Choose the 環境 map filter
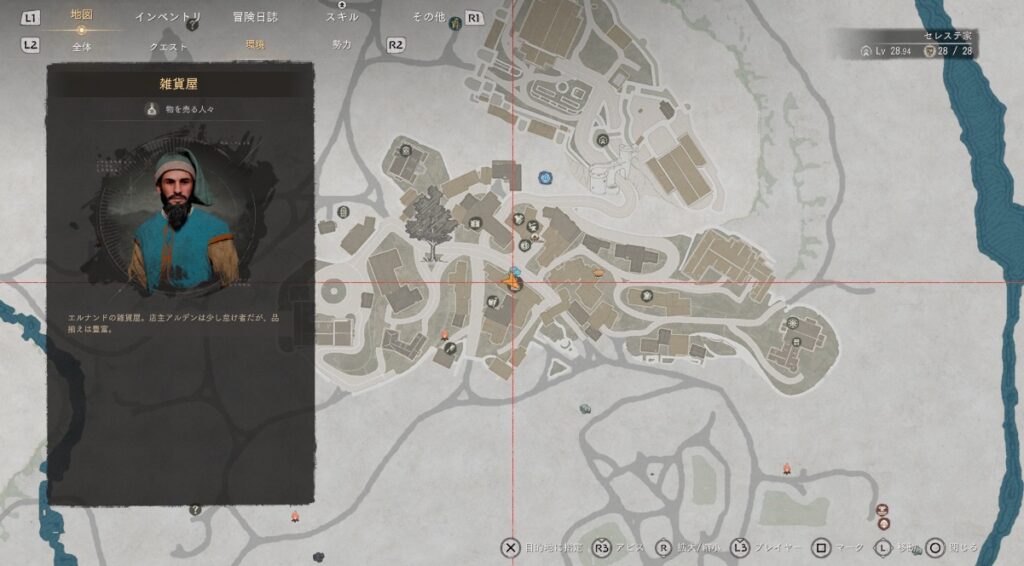This screenshot has width=1024, height=566. tap(255, 45)
